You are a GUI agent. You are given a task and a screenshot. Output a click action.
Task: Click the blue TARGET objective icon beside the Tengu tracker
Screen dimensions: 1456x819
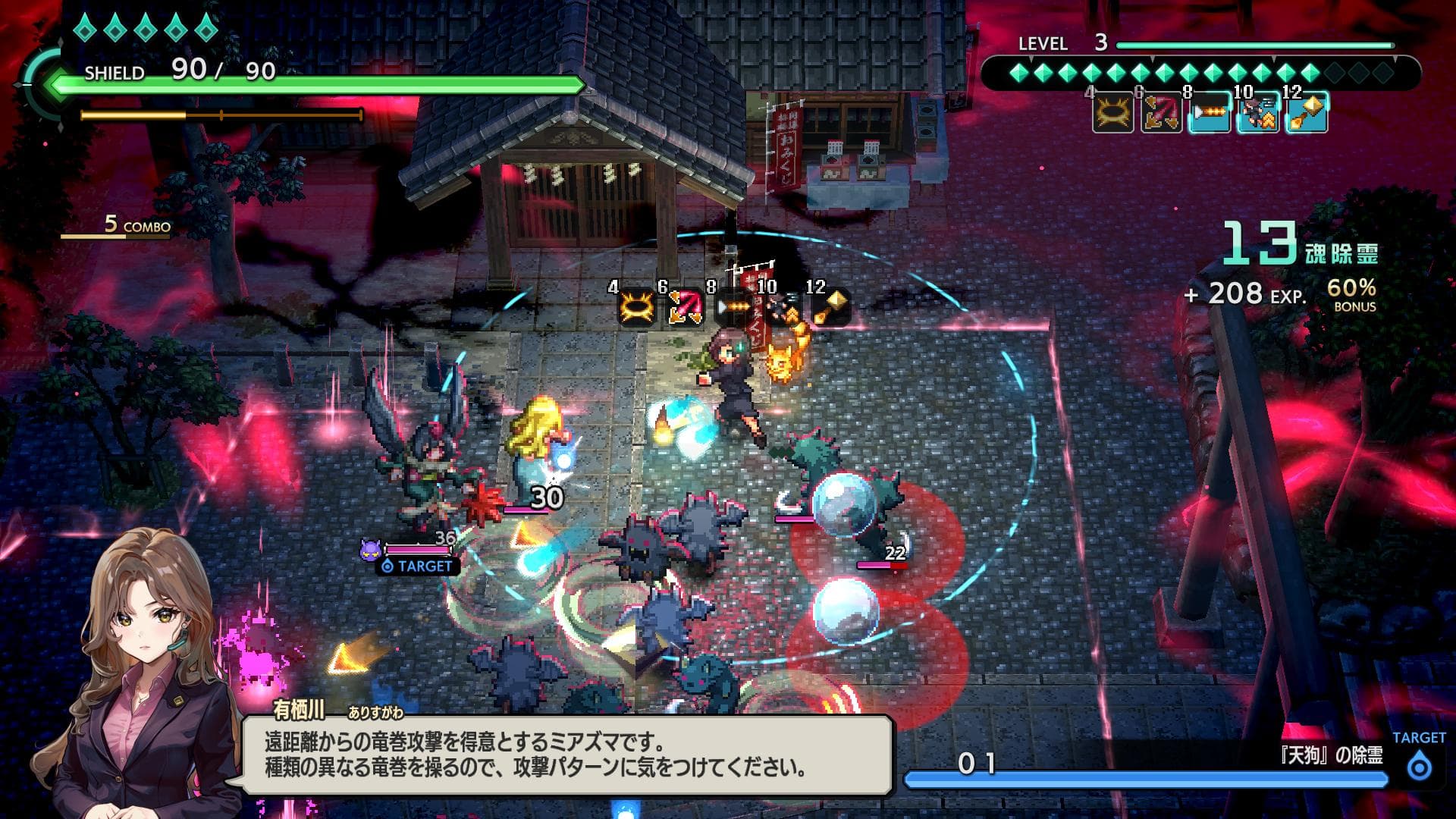pyautogui.click(x=1419, y=767)
